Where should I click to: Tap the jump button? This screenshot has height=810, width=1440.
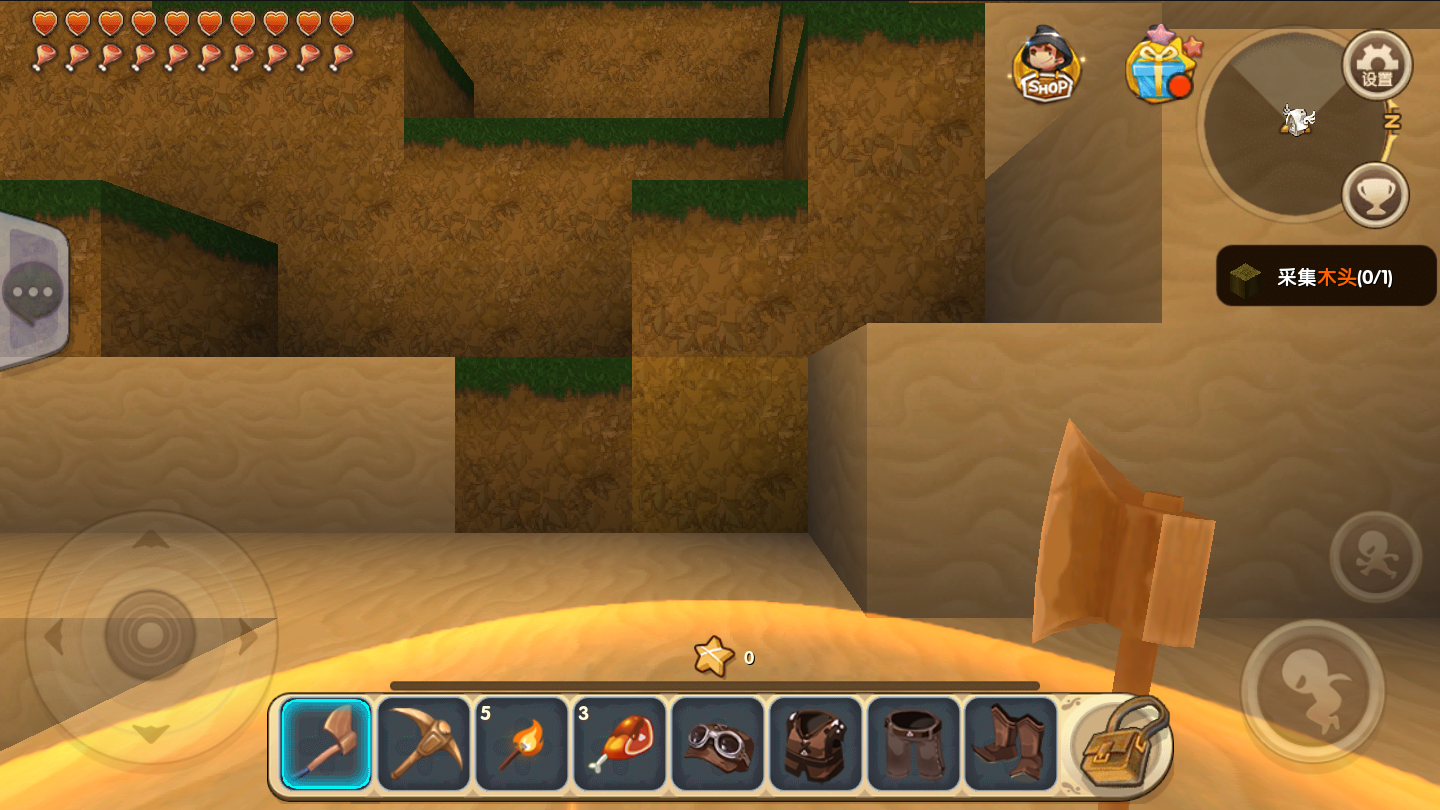1312,690
